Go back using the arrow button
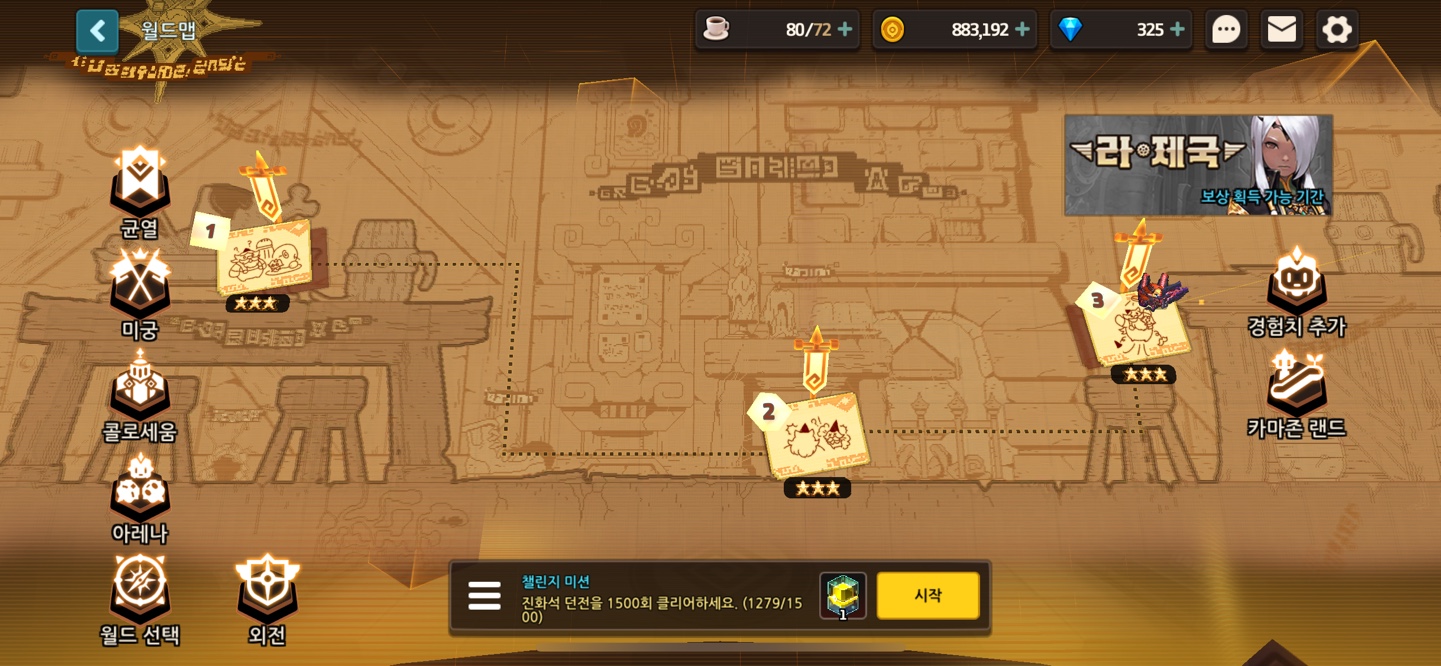The image size is (1441, 666). click(x=97, y=31)
